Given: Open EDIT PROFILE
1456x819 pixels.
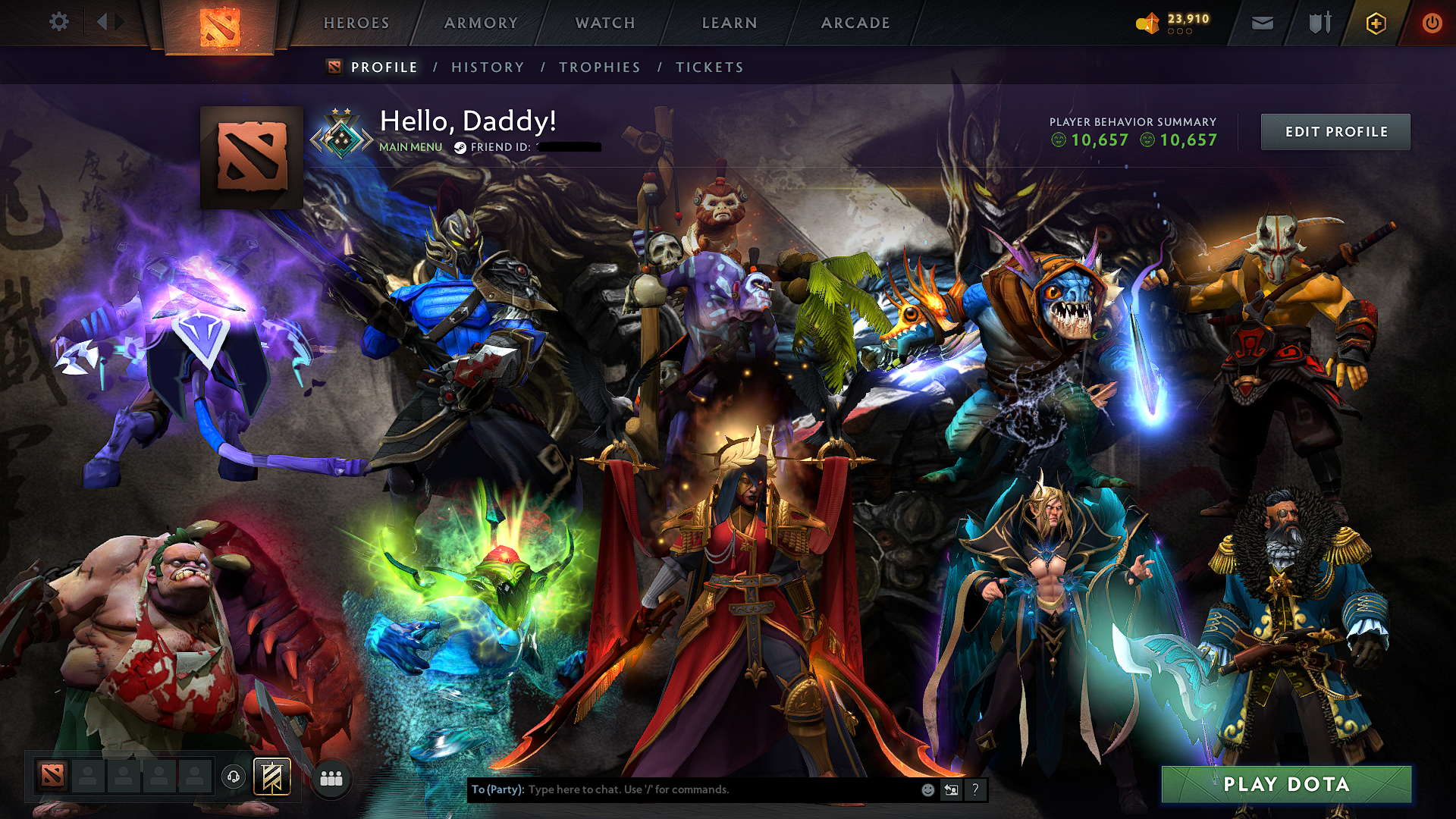Looking at the screenshot, I should (1335, 131).
